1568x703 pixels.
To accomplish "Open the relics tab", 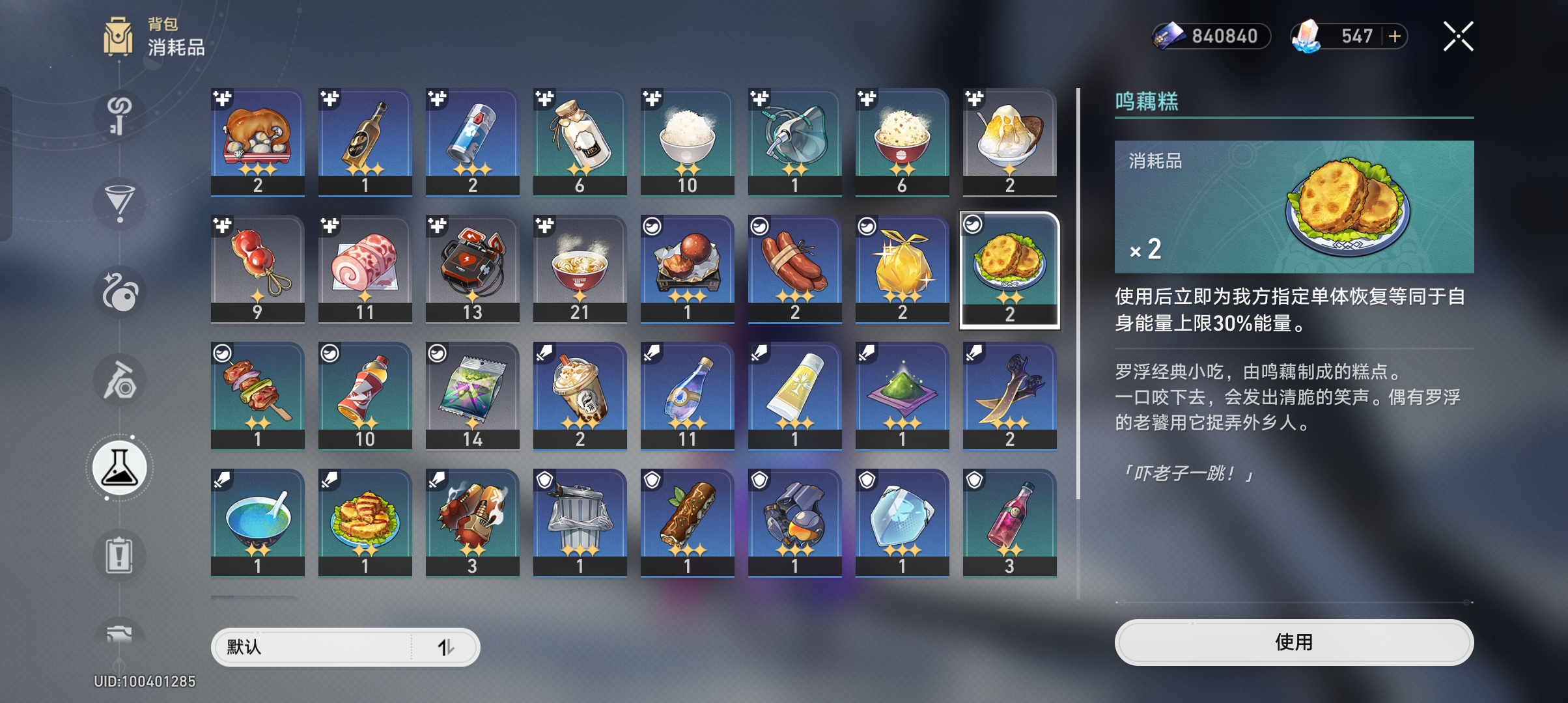I will (x=120, y=380).
